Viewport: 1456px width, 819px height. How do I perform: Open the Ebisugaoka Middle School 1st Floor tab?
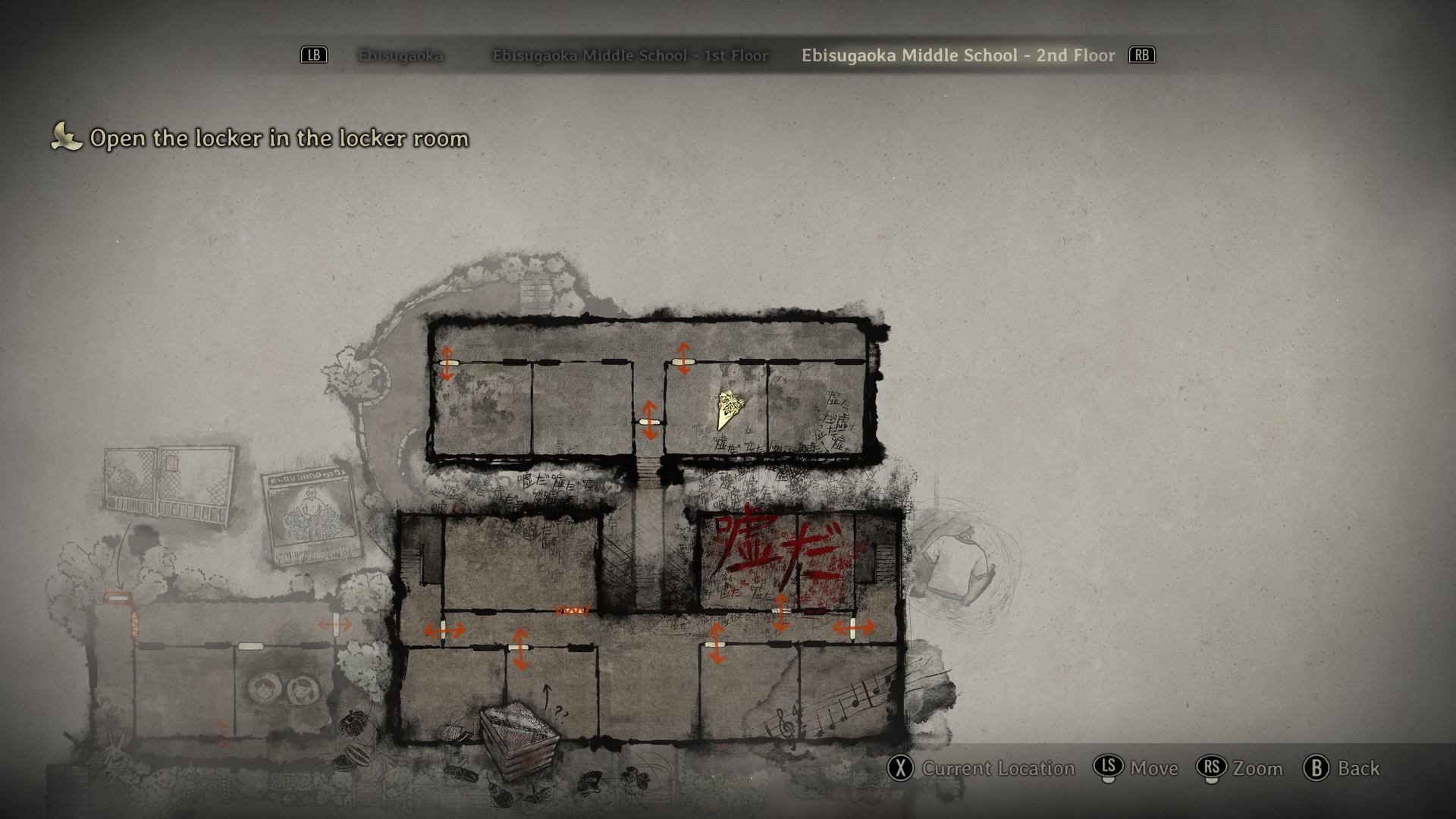(x=630, y=55)
